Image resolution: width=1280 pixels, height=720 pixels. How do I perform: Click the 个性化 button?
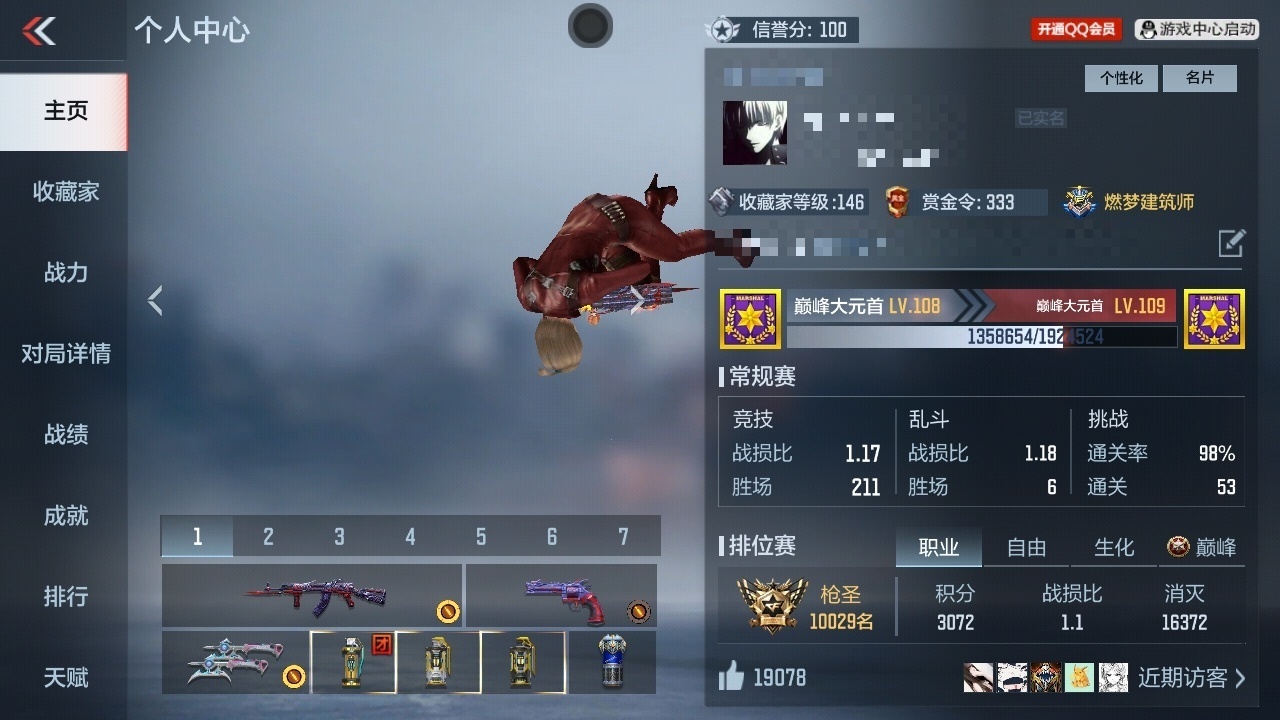1120,78
